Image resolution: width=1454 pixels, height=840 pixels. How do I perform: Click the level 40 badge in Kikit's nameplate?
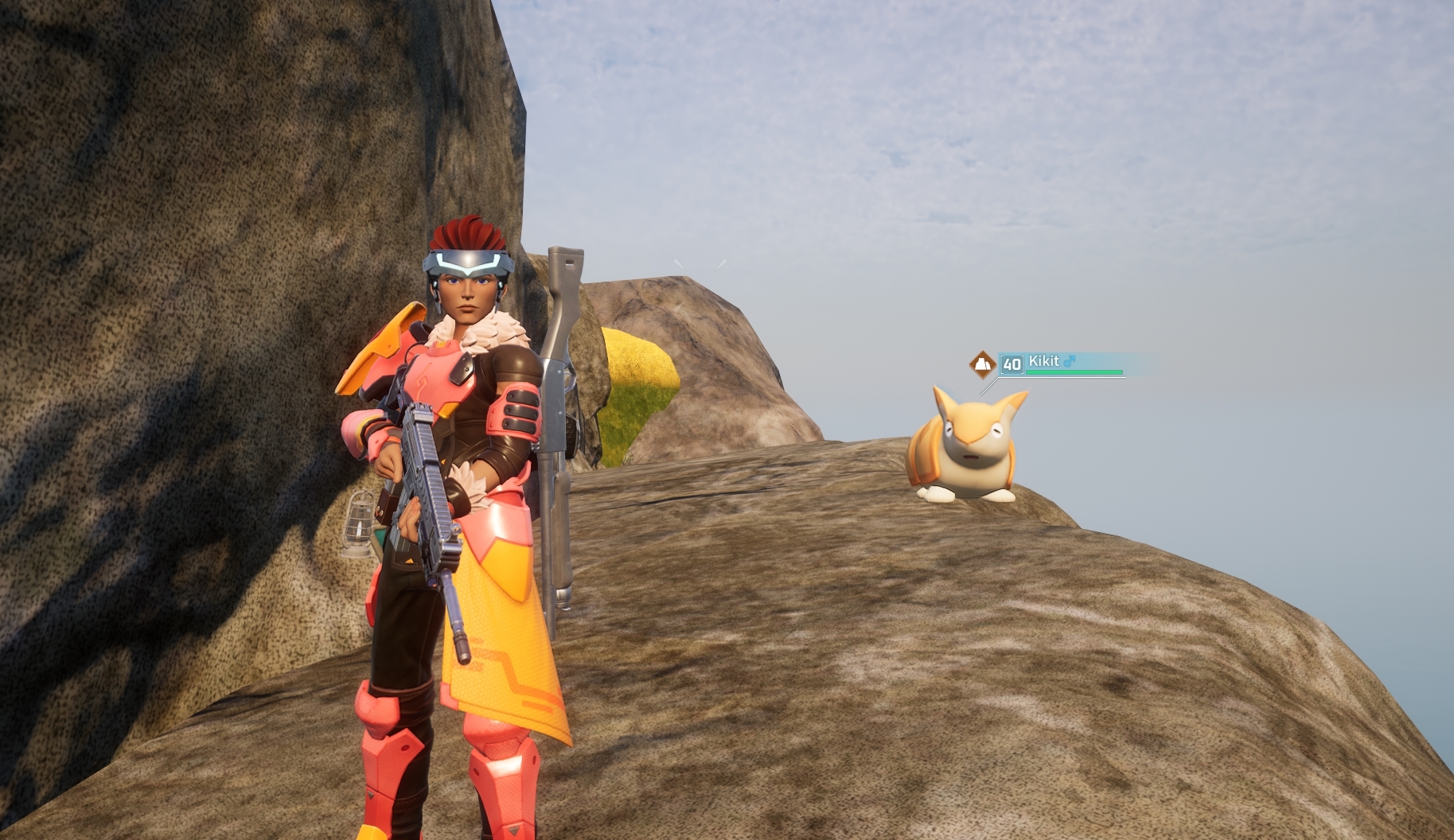tap(1012, 364)
